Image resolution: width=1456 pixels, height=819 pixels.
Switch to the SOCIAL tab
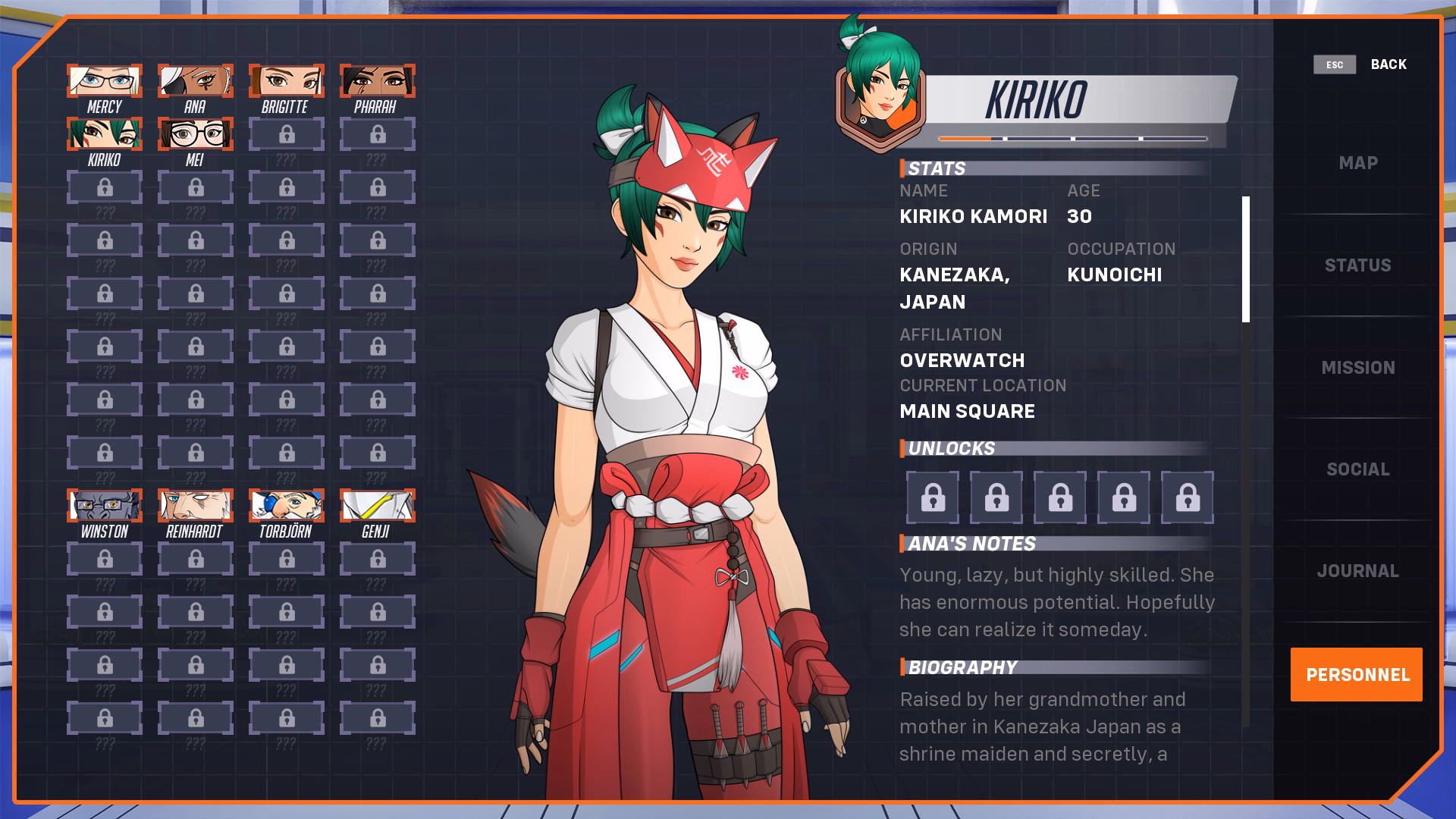coord(1358,469)
